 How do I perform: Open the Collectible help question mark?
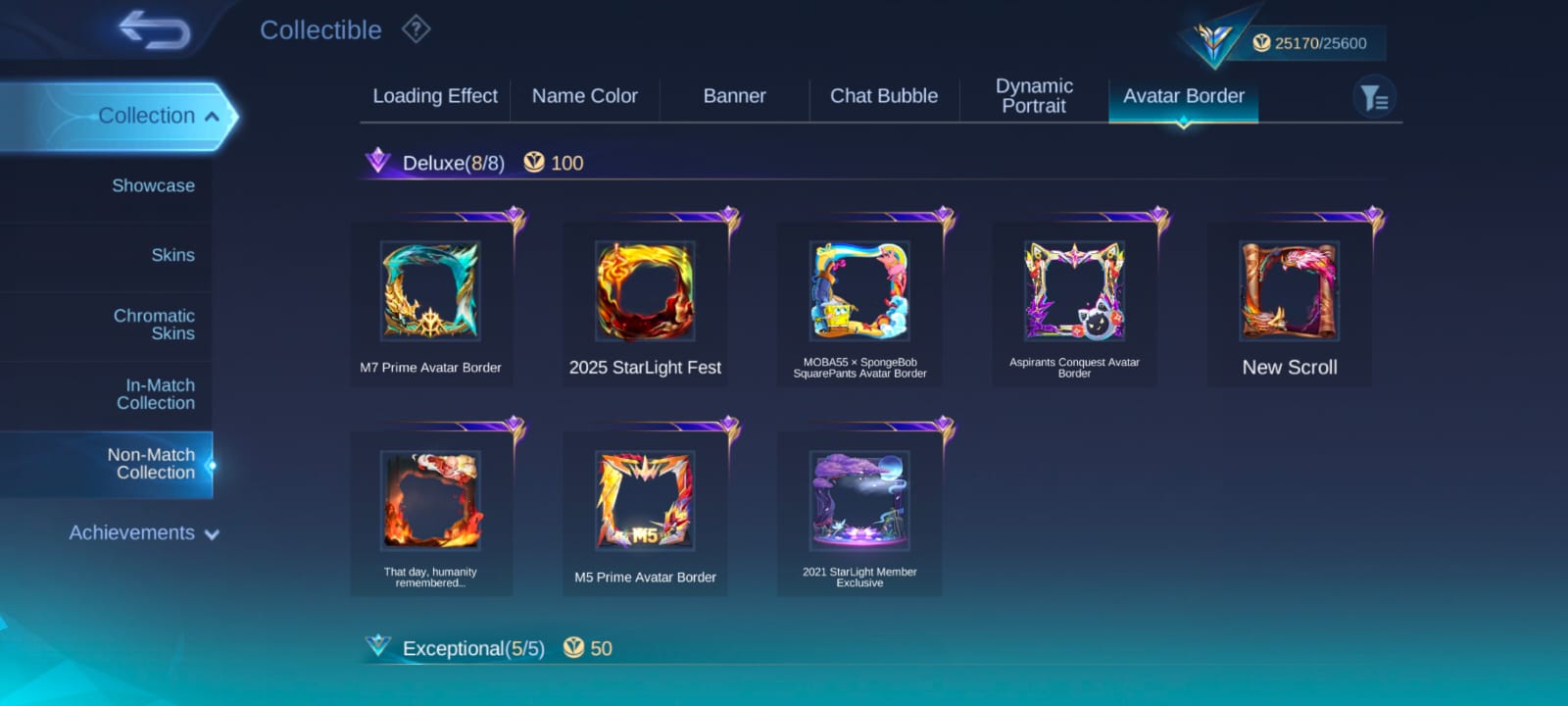coord(416,29)
